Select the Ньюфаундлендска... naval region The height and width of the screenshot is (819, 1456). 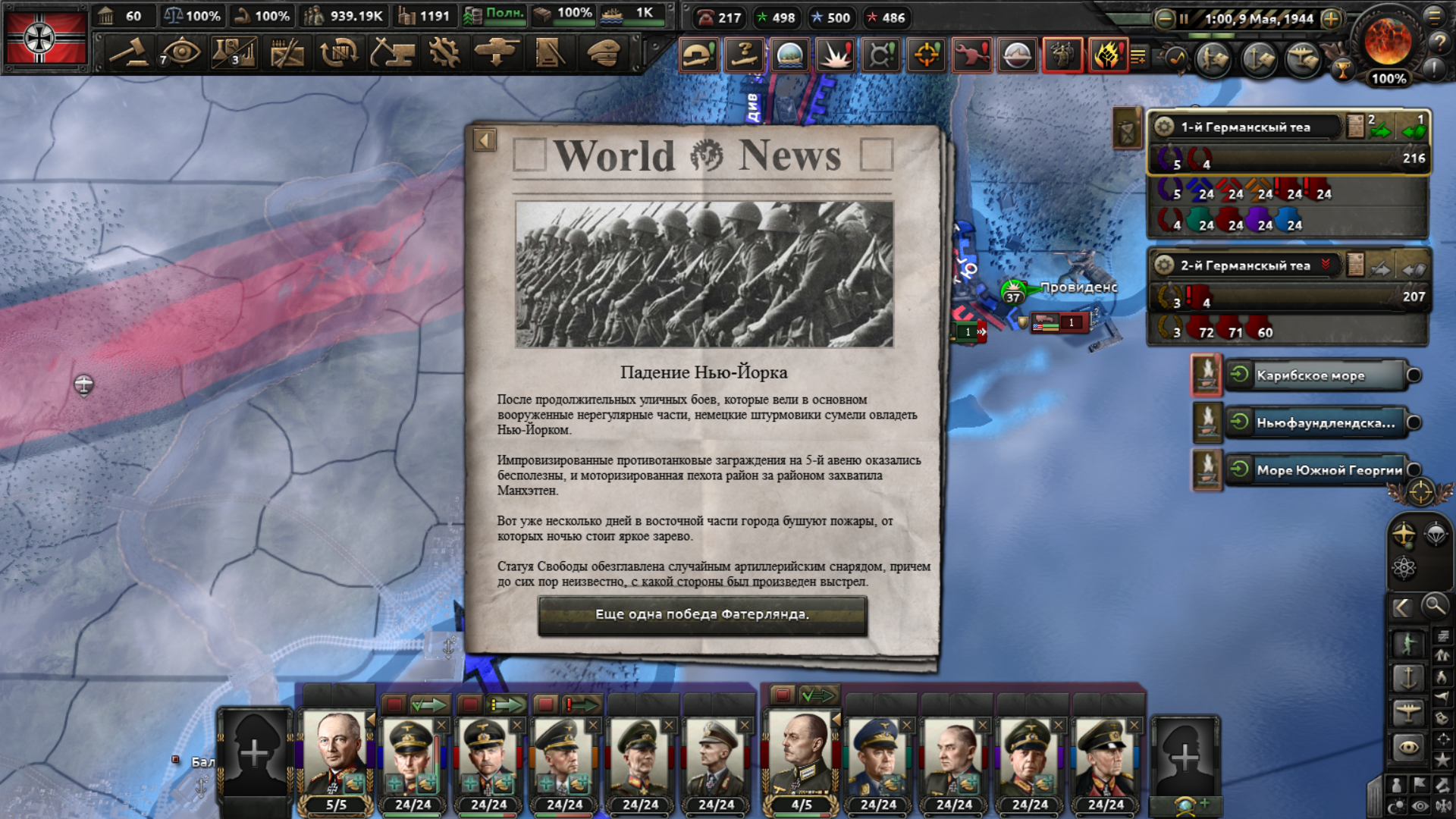coord(1324,423)
